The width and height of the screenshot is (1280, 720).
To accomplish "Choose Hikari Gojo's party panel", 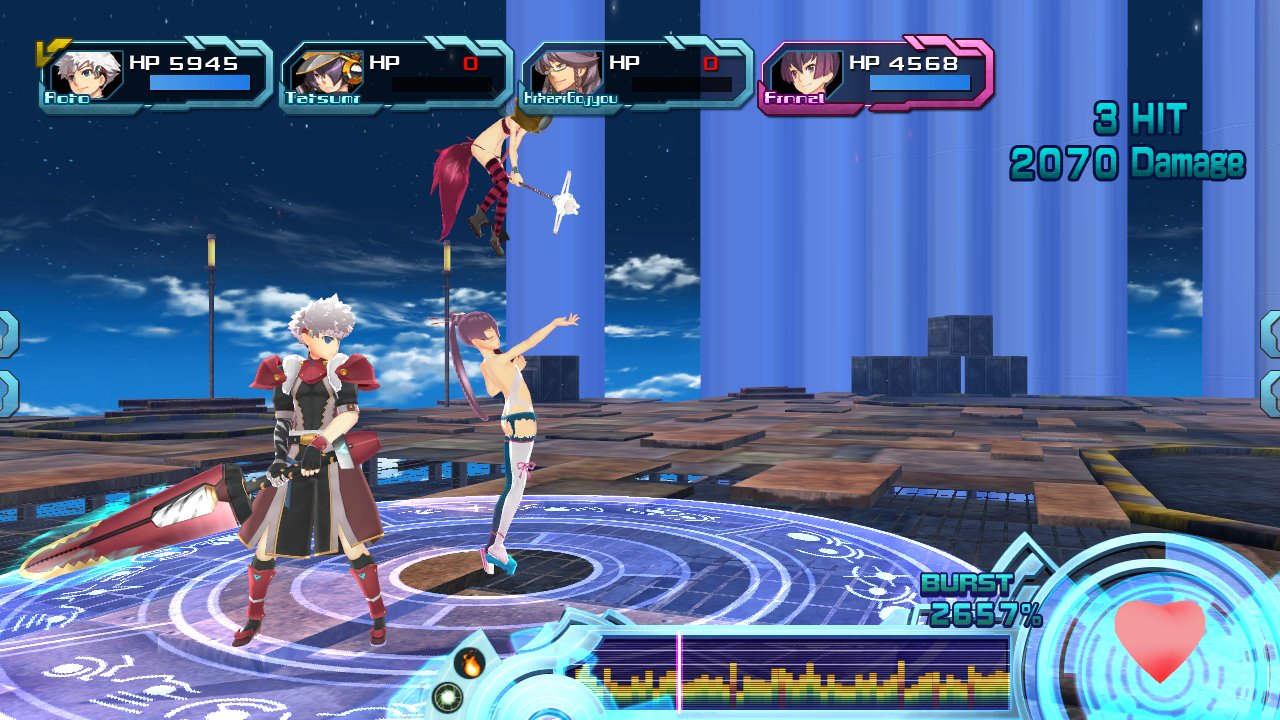I will [635, 74].
